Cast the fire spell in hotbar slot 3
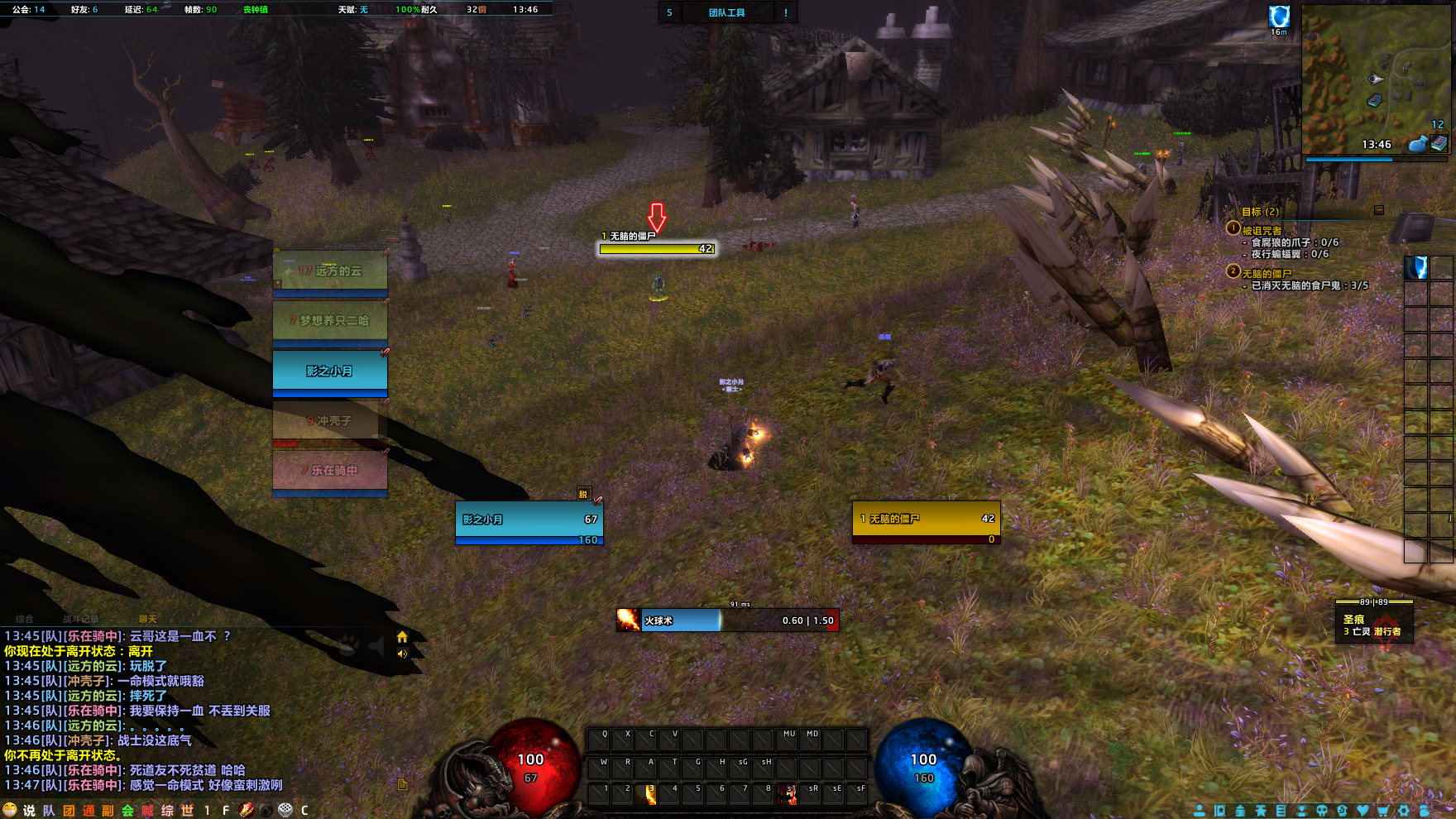 (x=645, y=794)
